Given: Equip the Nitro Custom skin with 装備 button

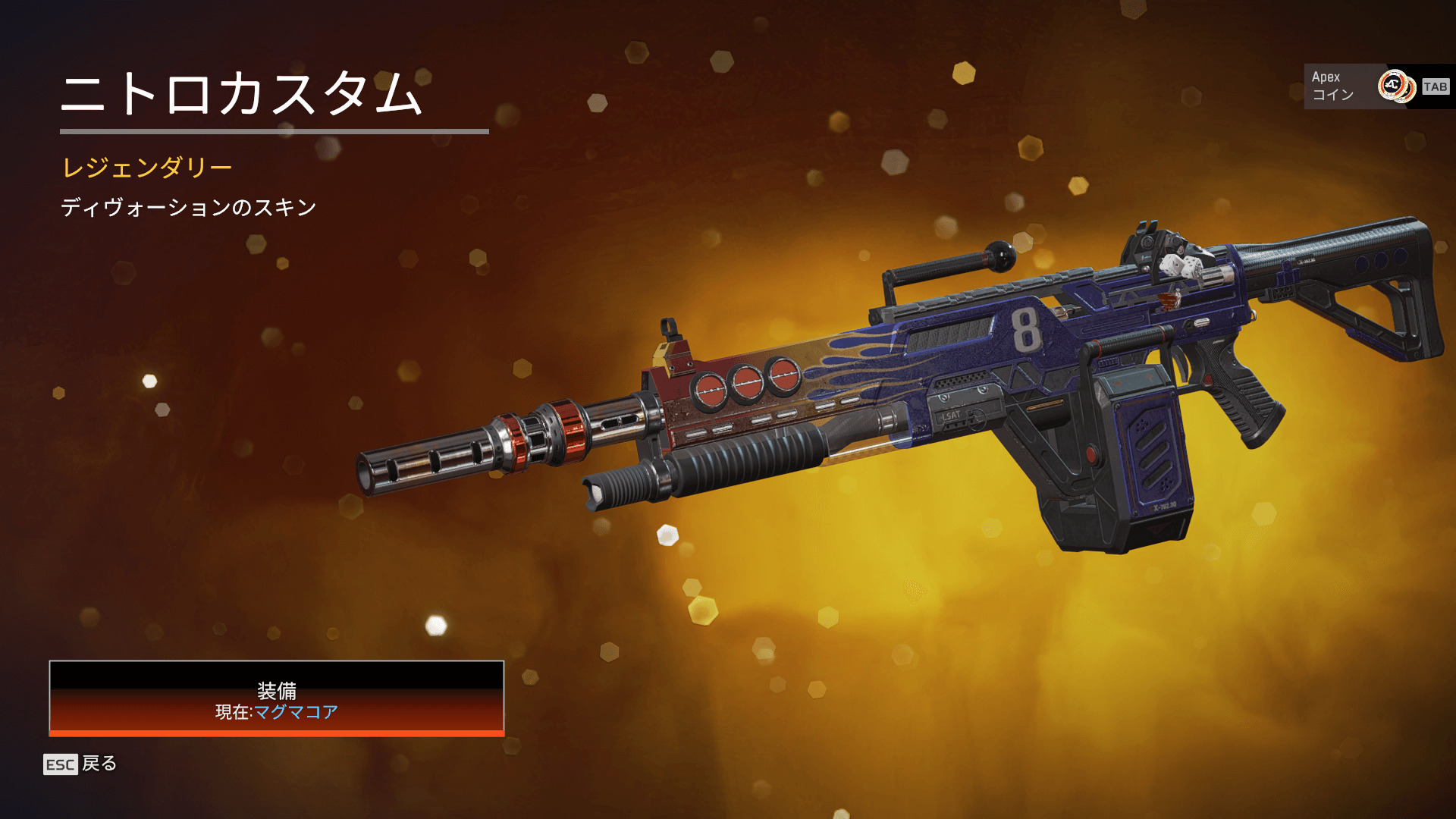Looking at the screenshot, I should 277,698.
